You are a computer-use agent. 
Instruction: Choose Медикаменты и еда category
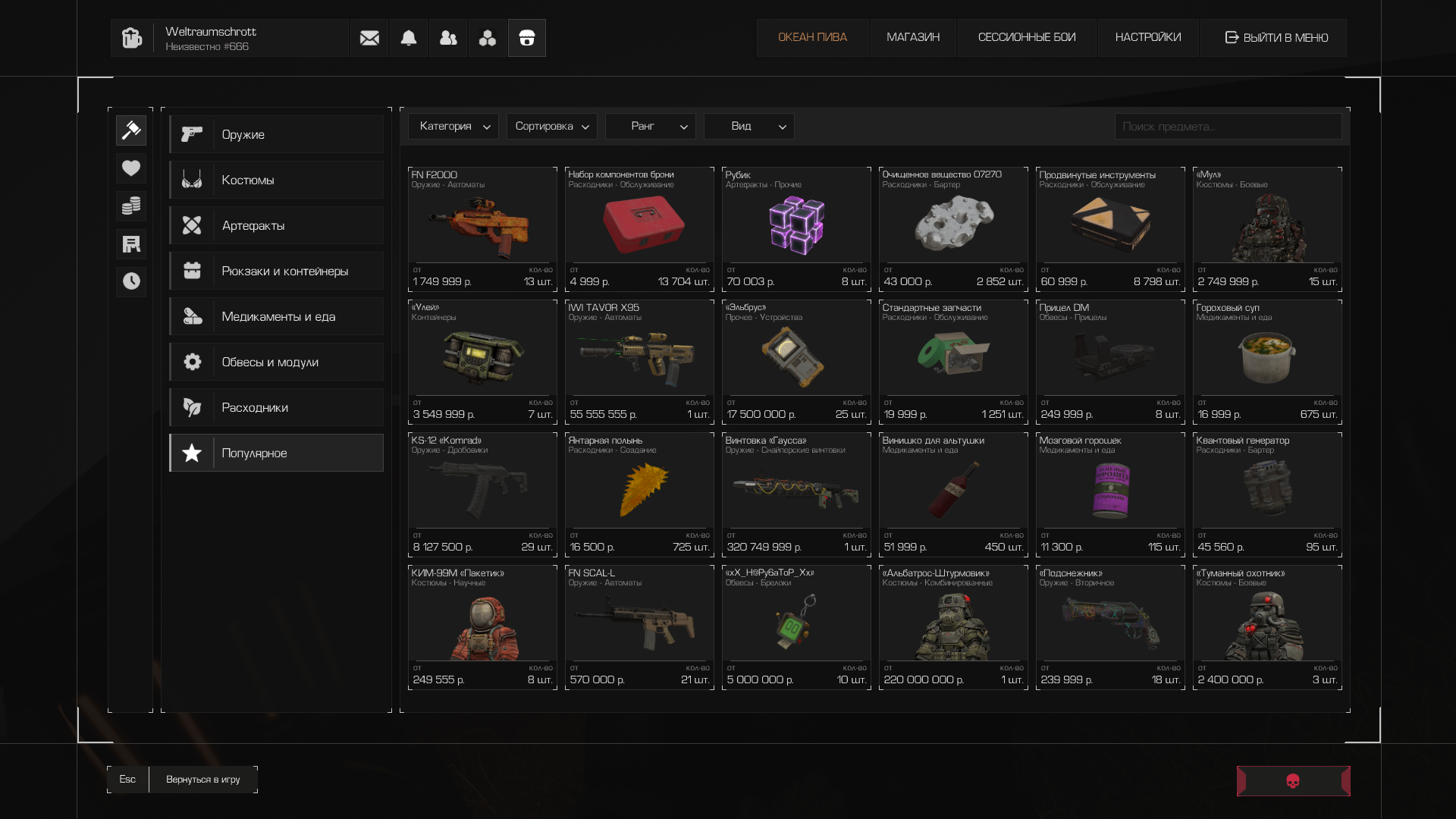276,316
